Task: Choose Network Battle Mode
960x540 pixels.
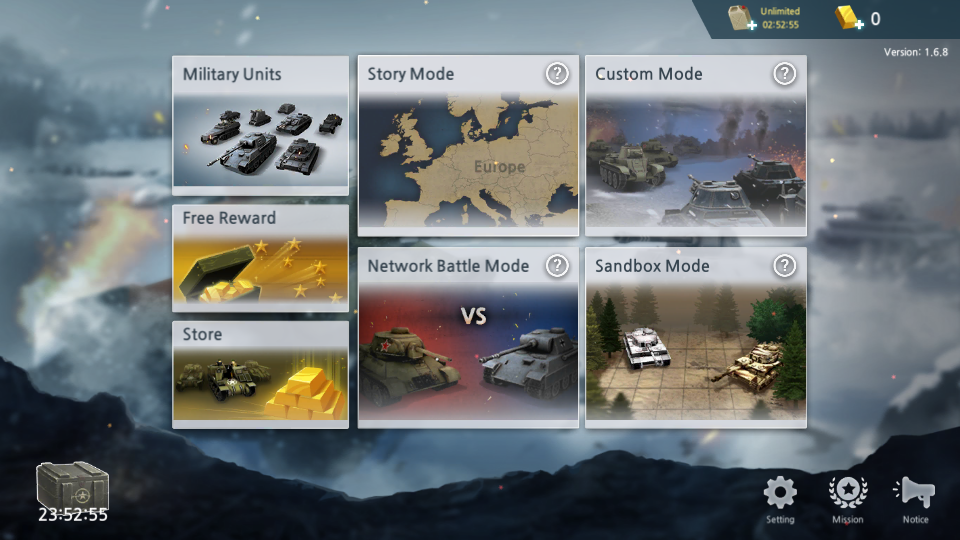Action: pos(468,350)
